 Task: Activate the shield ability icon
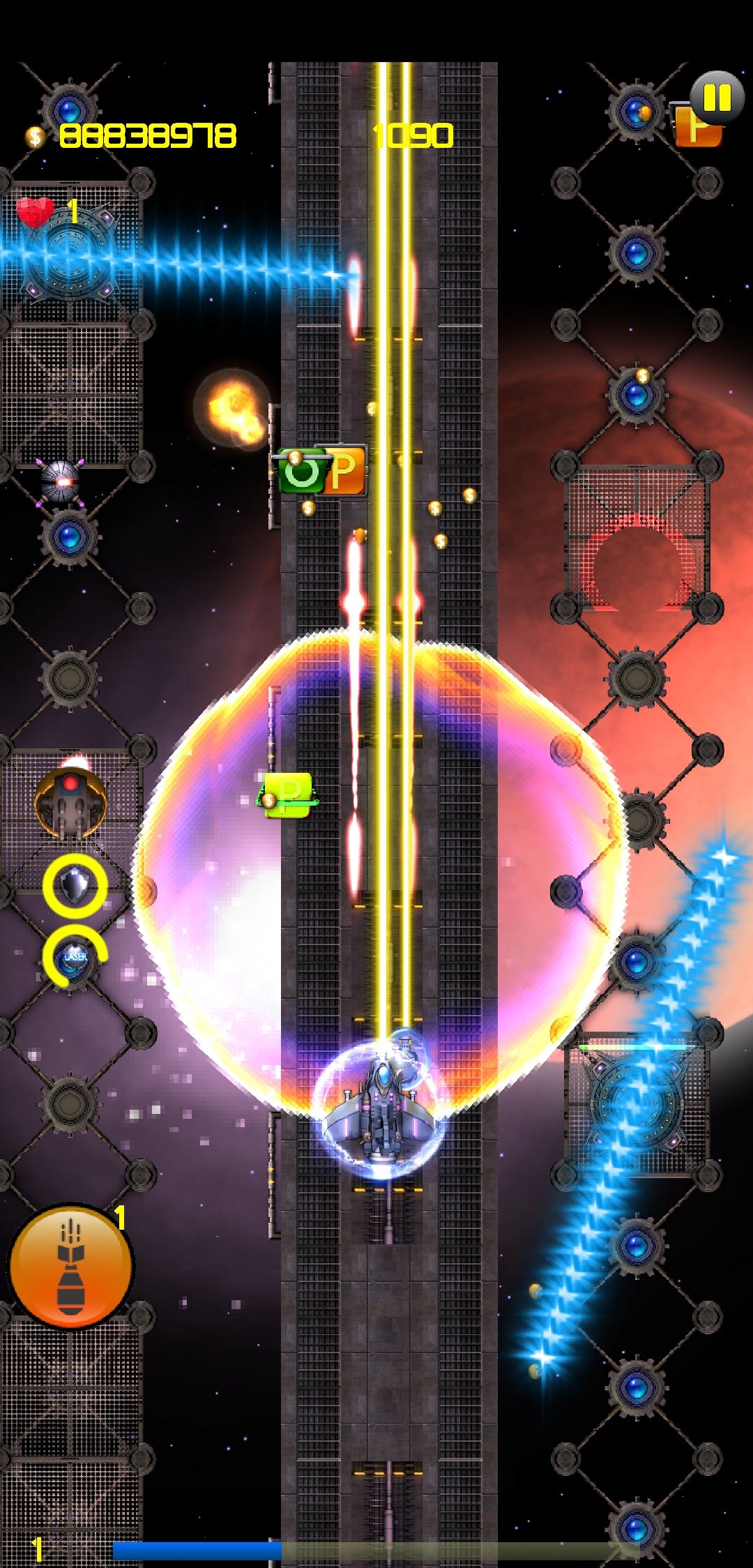pyautogui.click(x=75, y=887)
